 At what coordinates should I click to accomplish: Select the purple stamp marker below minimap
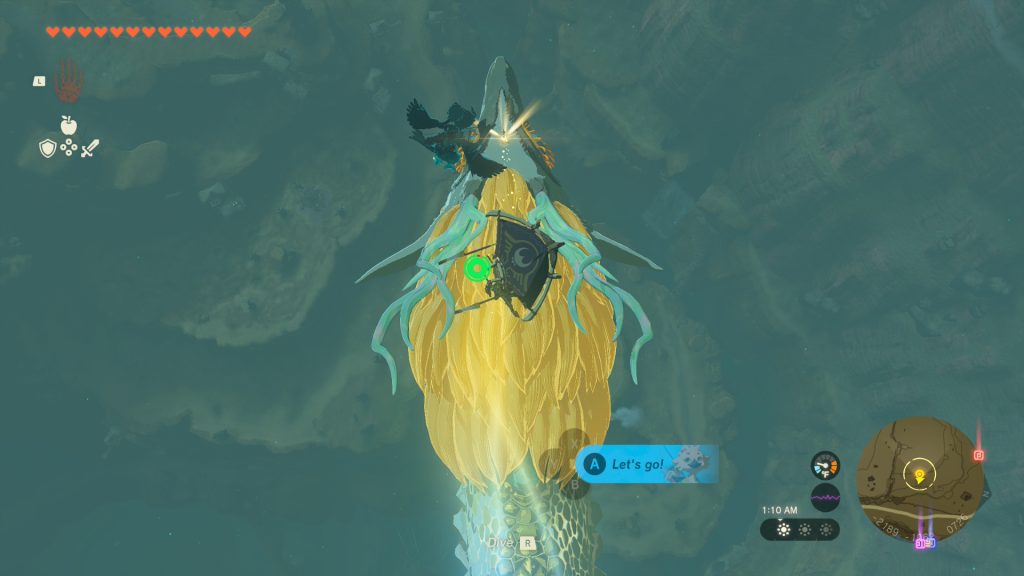(x=925, y=542)
